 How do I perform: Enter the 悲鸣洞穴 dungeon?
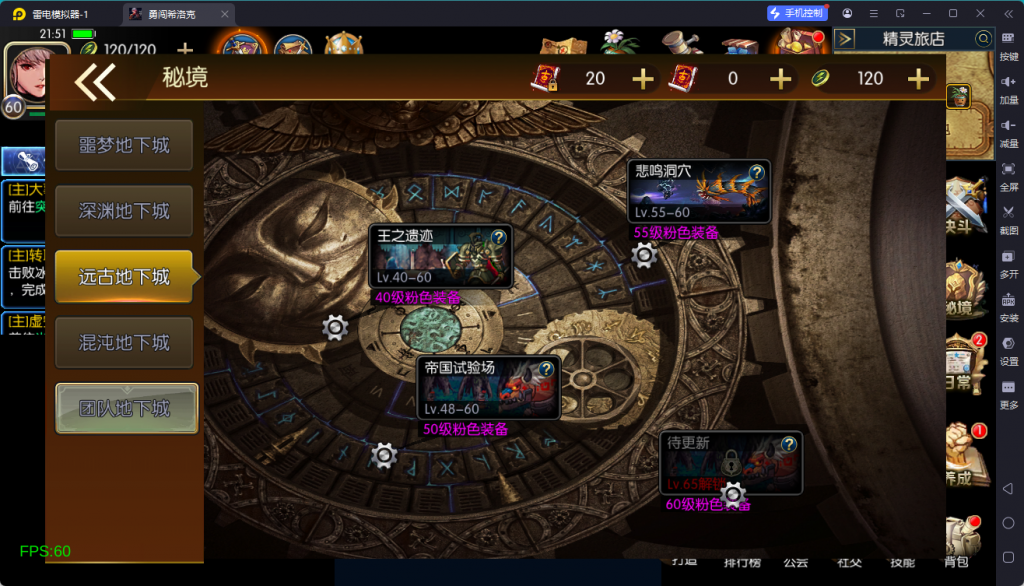click(690, 191)
